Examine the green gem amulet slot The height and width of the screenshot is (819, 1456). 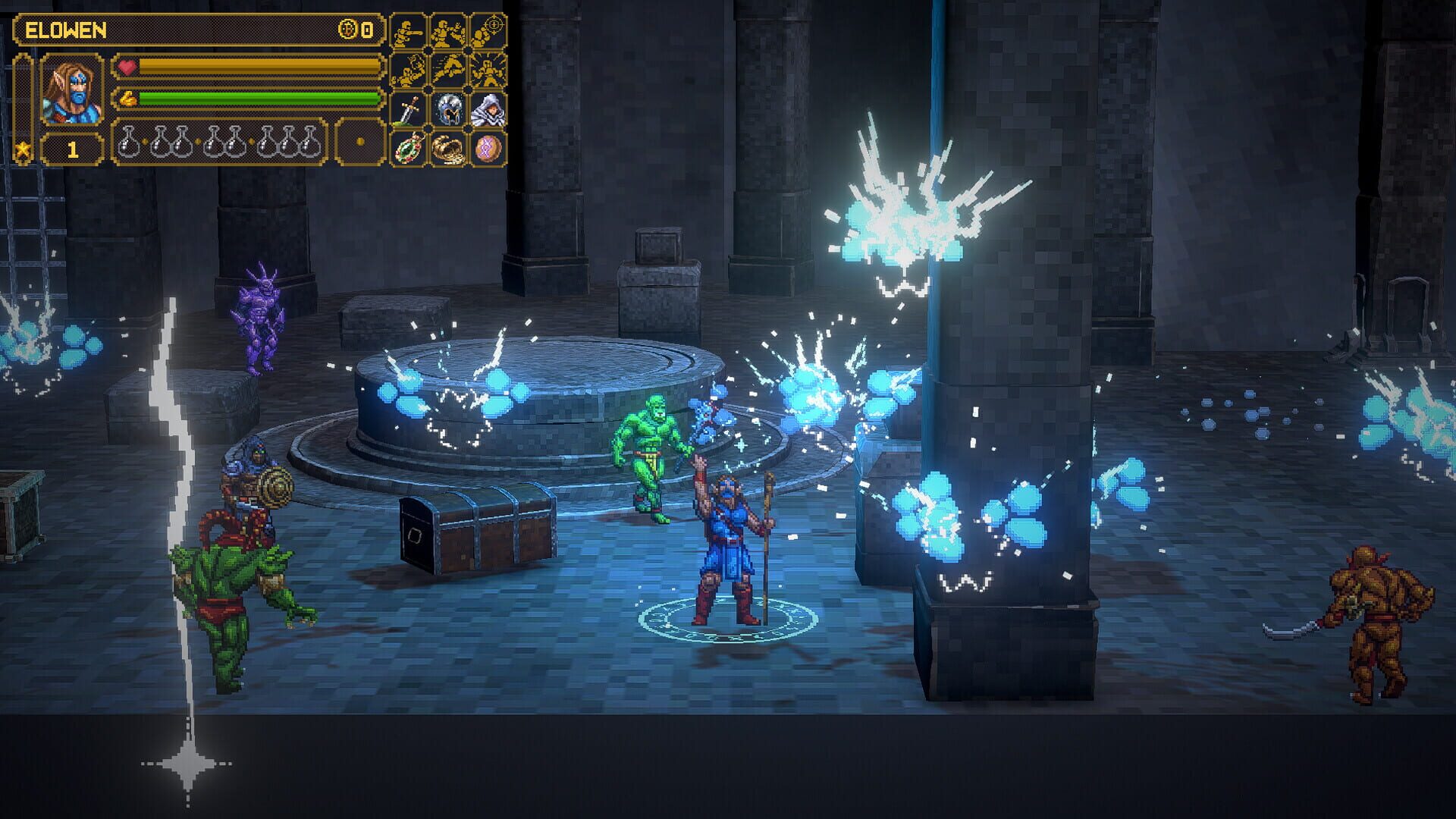pos(408,150)
